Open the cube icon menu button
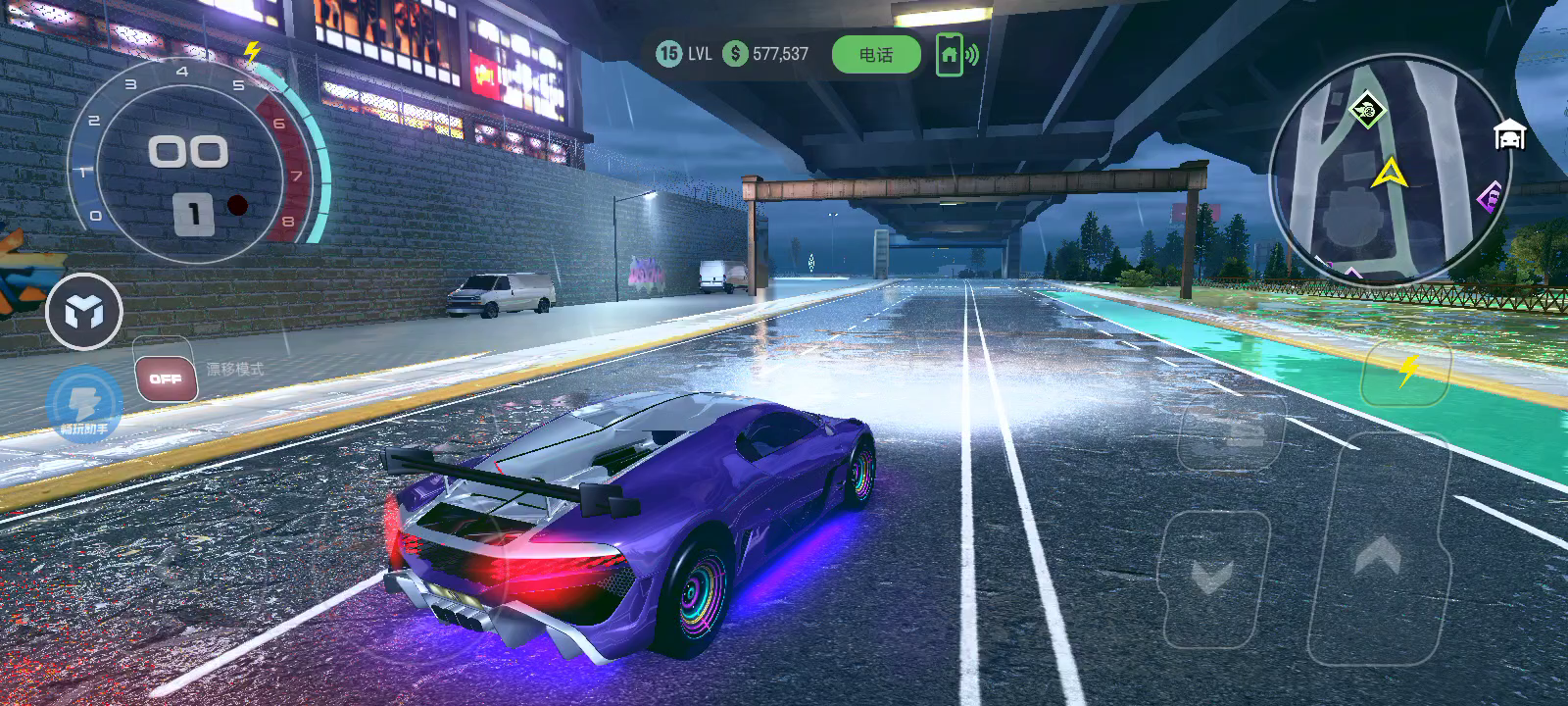Viewport: 1568px width, 706px height. coord(84,313)
